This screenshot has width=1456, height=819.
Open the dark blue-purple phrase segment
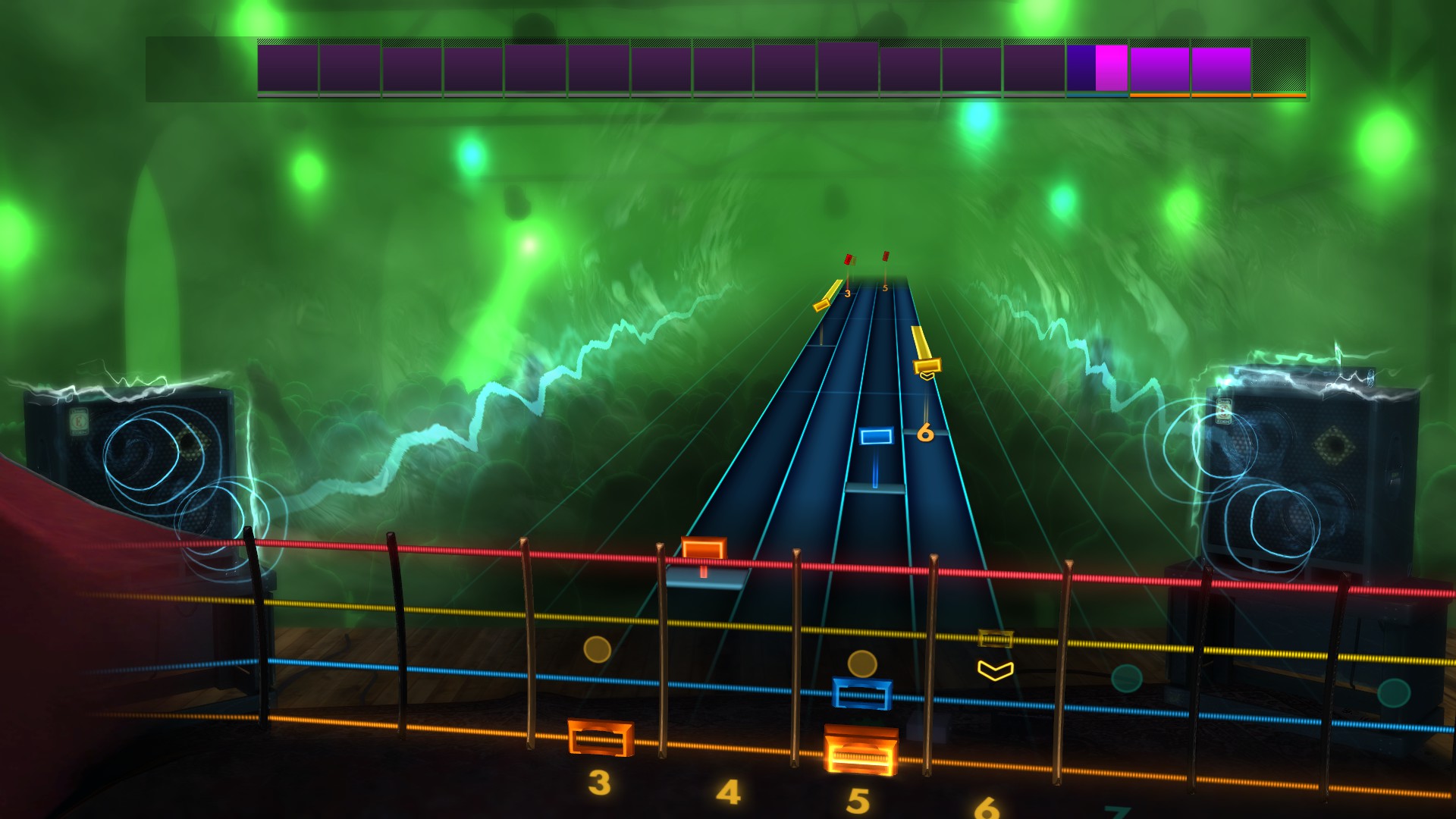tap(1080, 68)
